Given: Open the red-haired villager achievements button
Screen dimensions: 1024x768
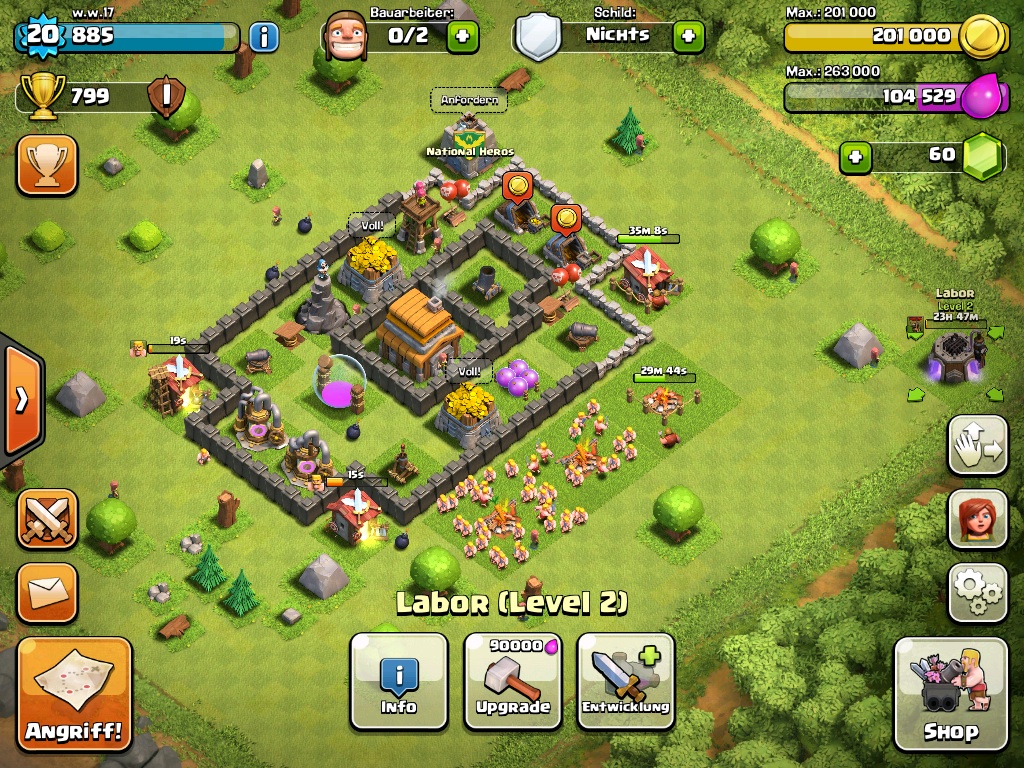Looking at the screenshot, I should (x=977, y=519).
